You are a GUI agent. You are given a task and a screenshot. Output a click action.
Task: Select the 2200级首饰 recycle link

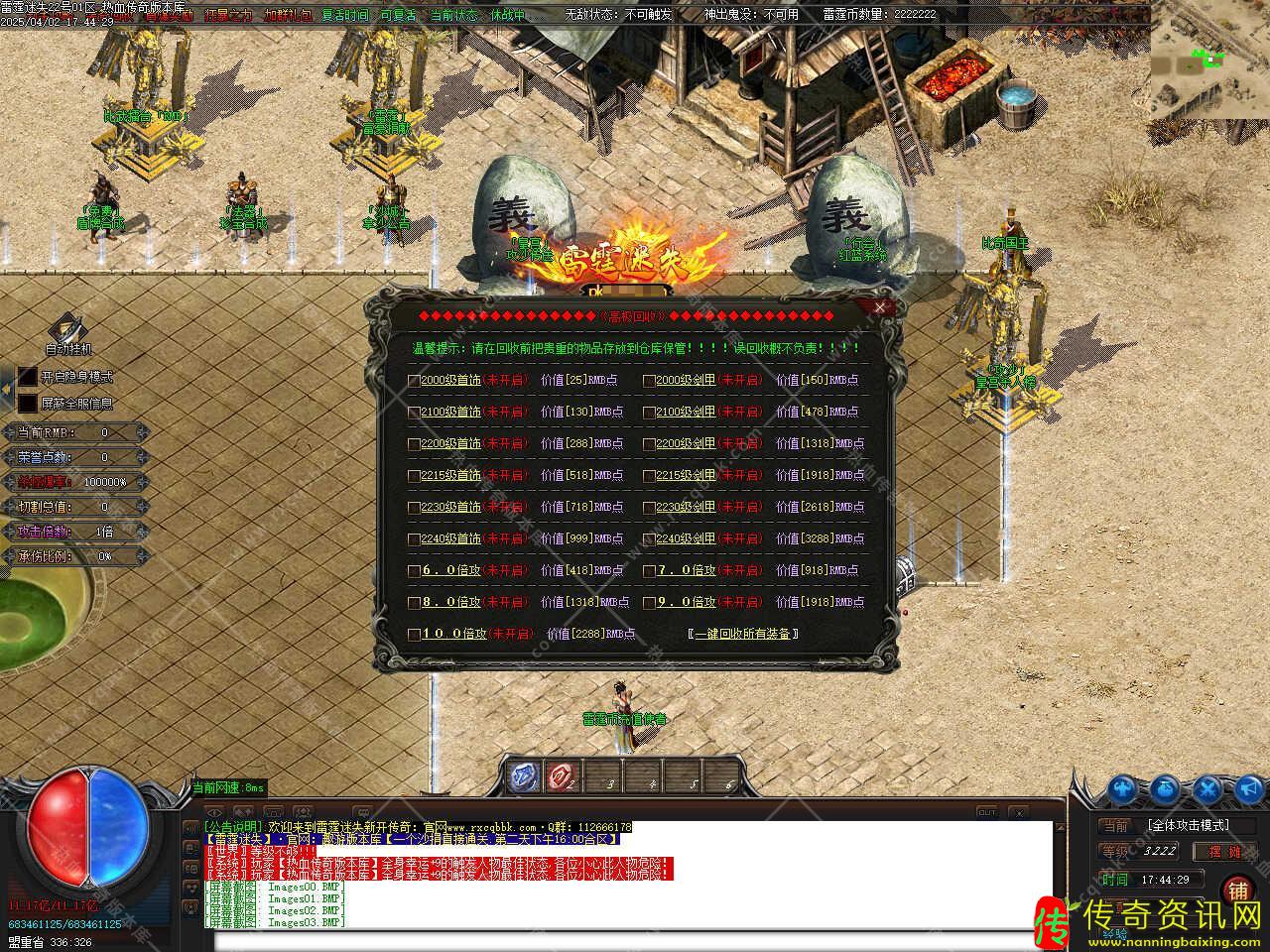(450, 443)
